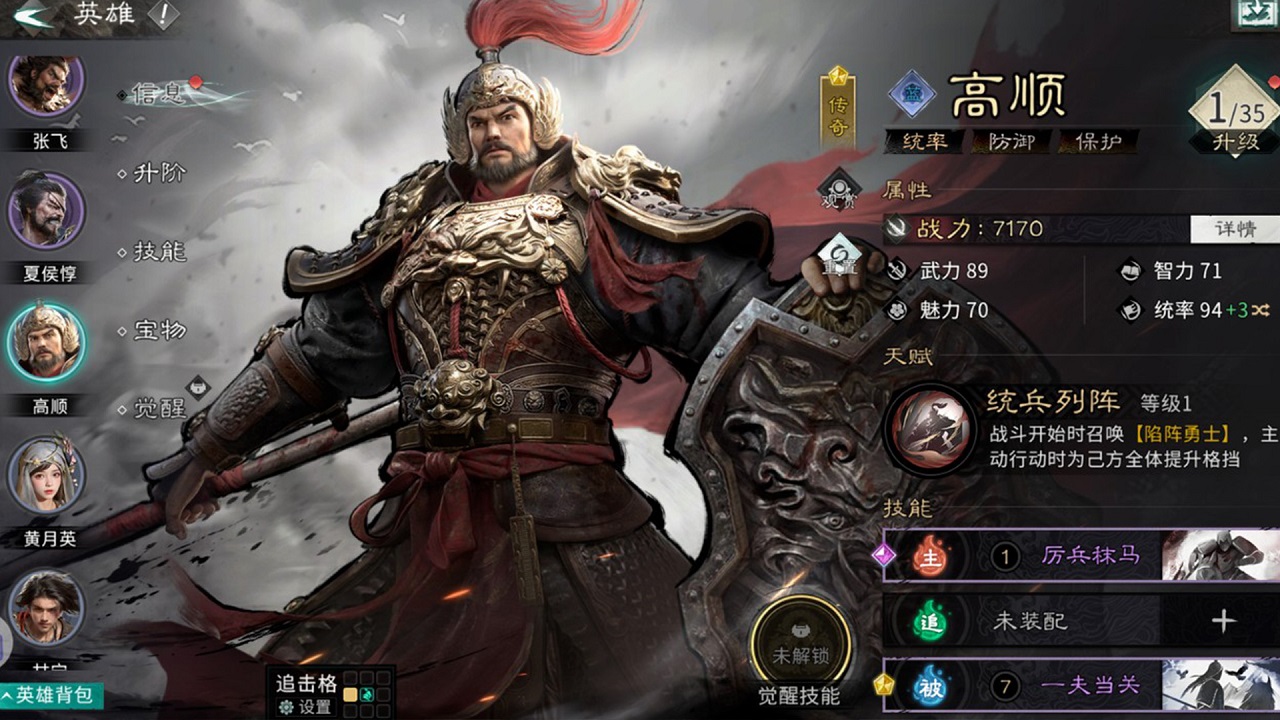Show the 宝物 tab
This screenshot has width=1280, height=720.
point(160,330)
